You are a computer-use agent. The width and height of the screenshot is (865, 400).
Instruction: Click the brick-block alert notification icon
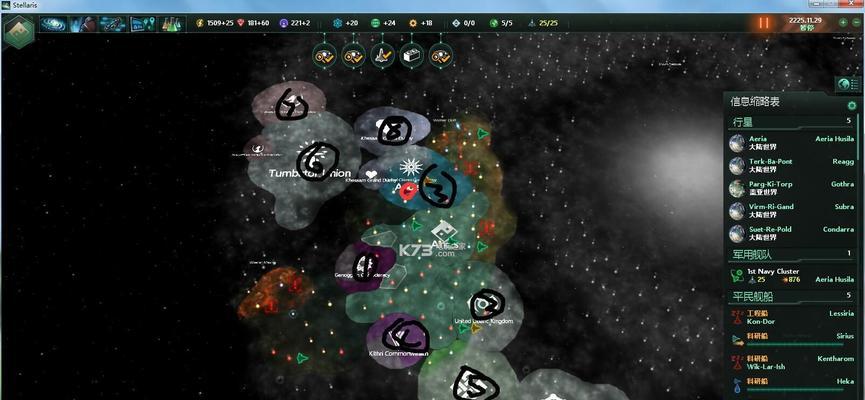pos(411,56)
